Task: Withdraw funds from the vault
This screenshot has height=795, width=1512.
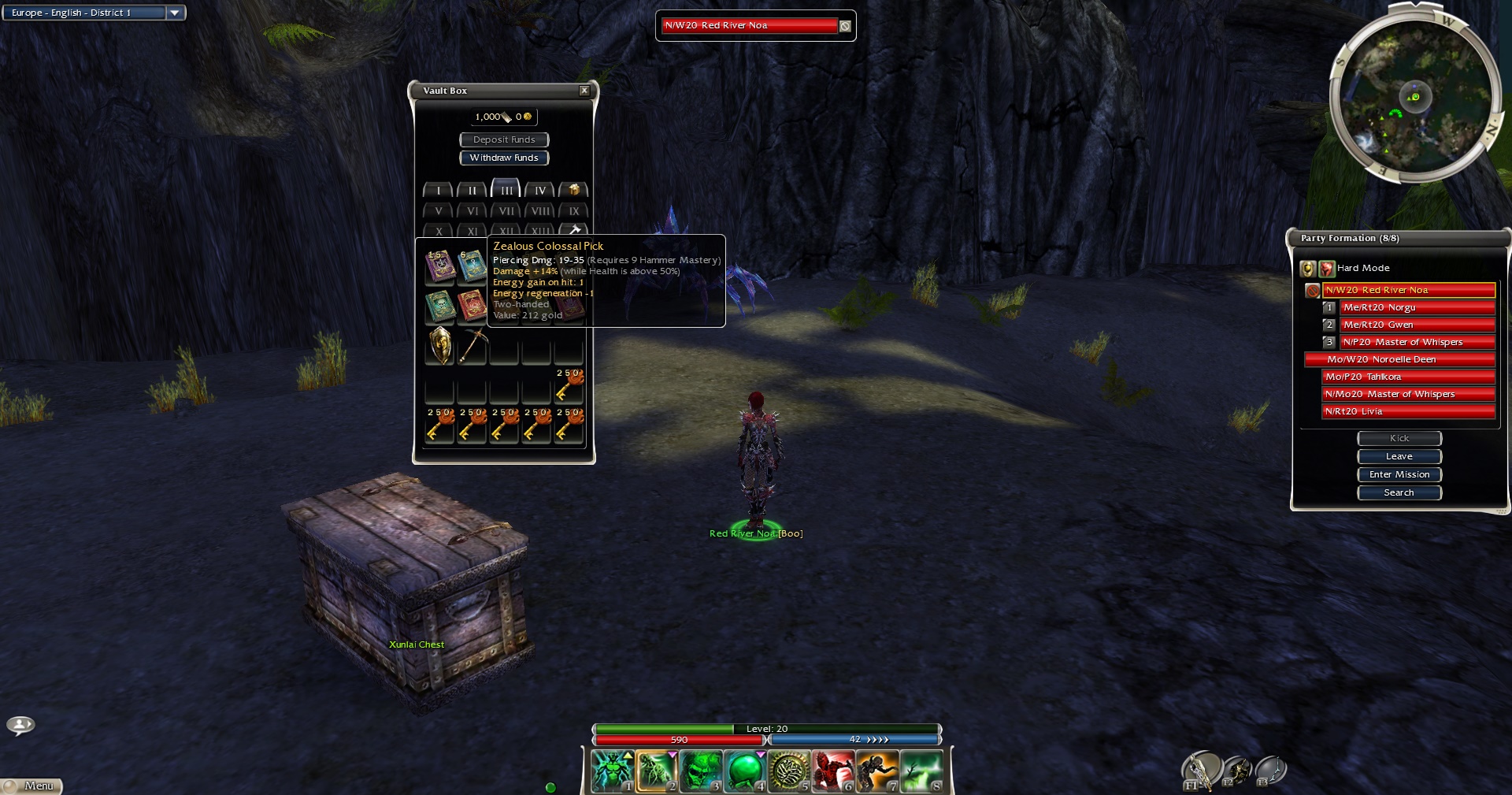Action: [x=504, y=158]
